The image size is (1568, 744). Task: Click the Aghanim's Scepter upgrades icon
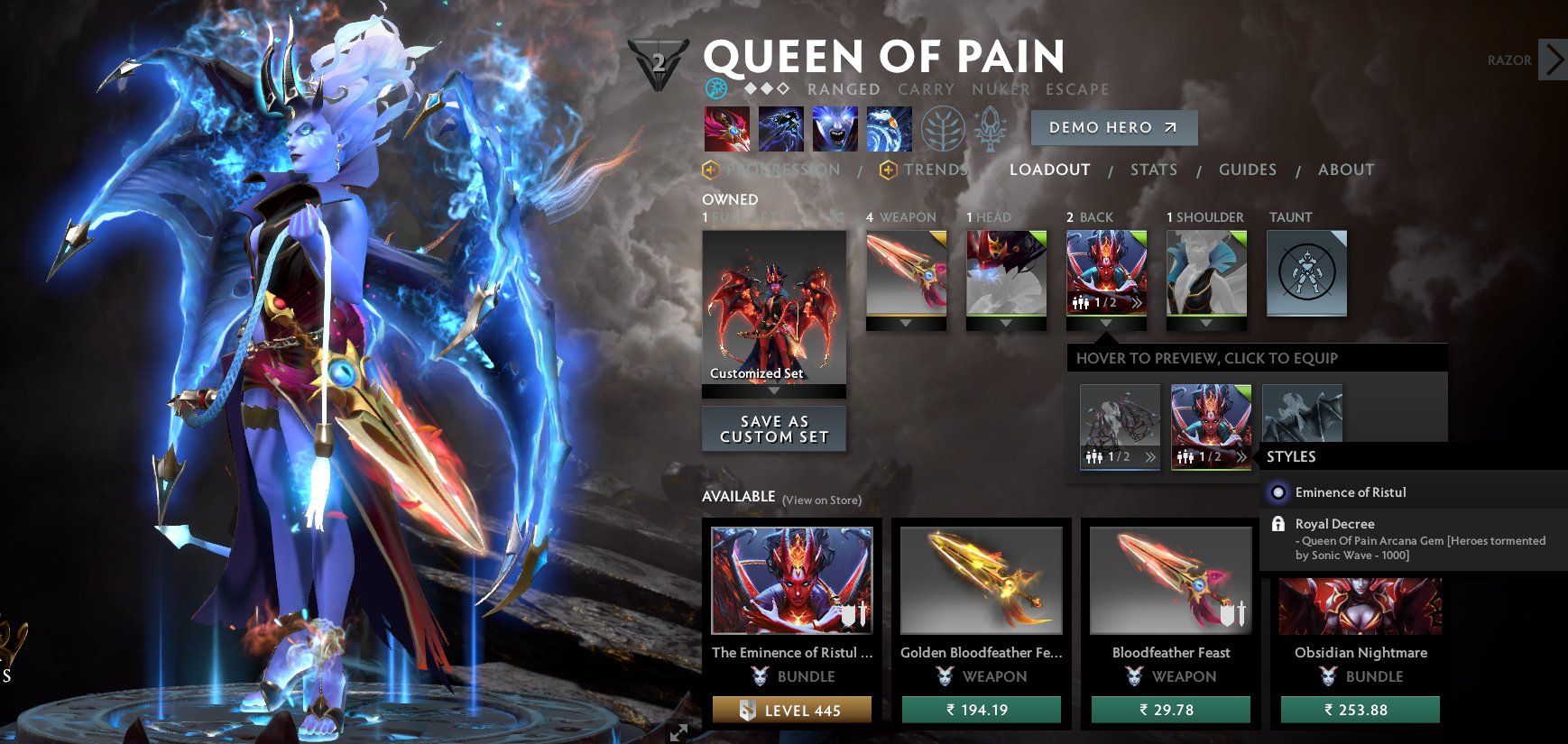pyautogui.click(x=991, y=128)
